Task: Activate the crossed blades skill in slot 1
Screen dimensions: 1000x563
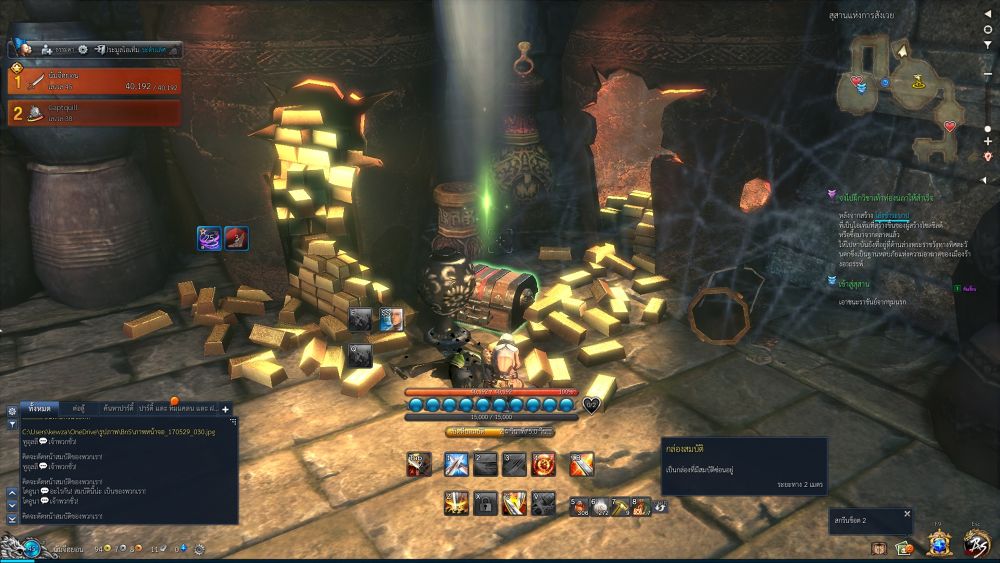Action: tap(454, 464)
